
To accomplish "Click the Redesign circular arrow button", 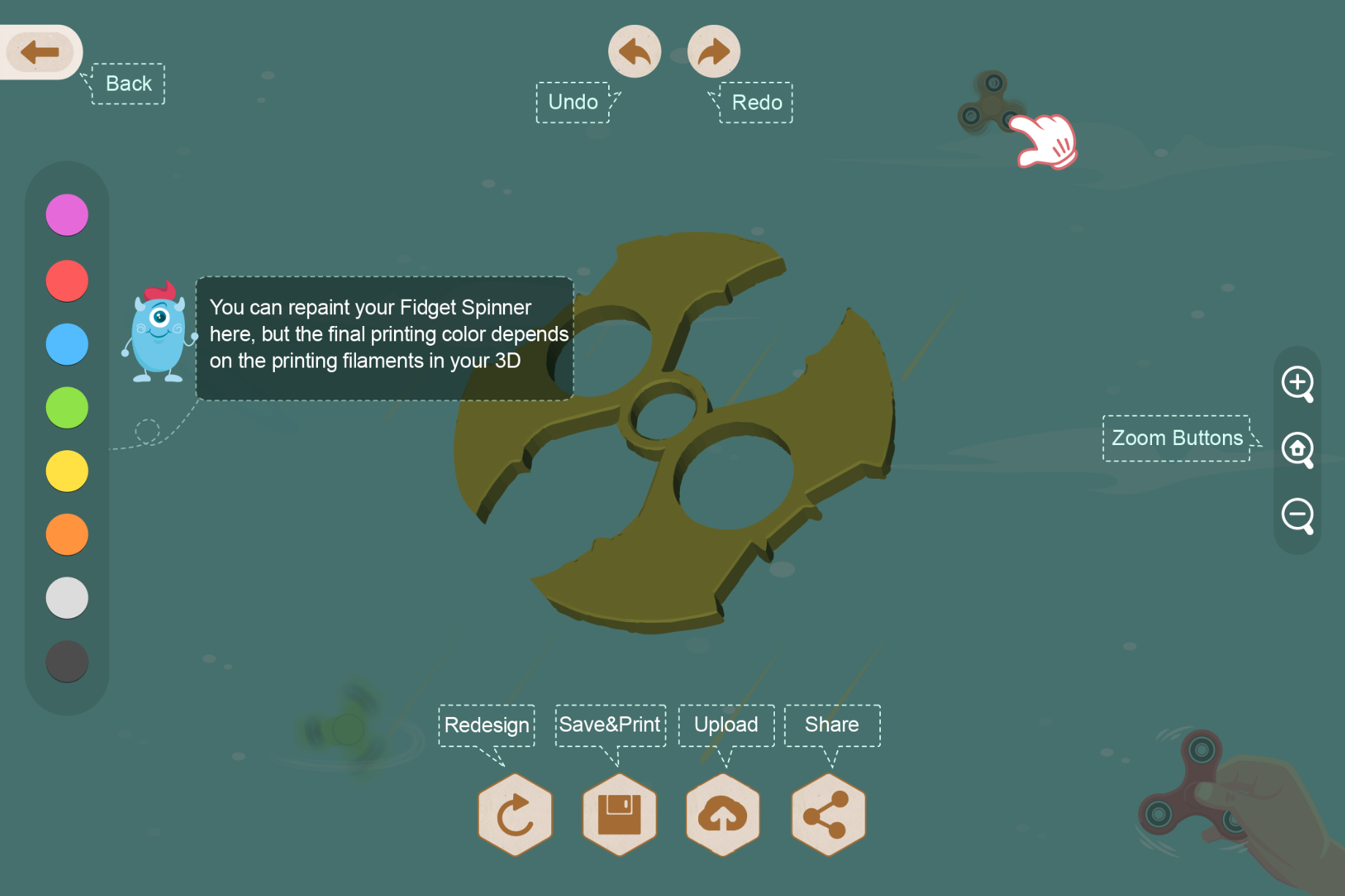I will point(515,814).
